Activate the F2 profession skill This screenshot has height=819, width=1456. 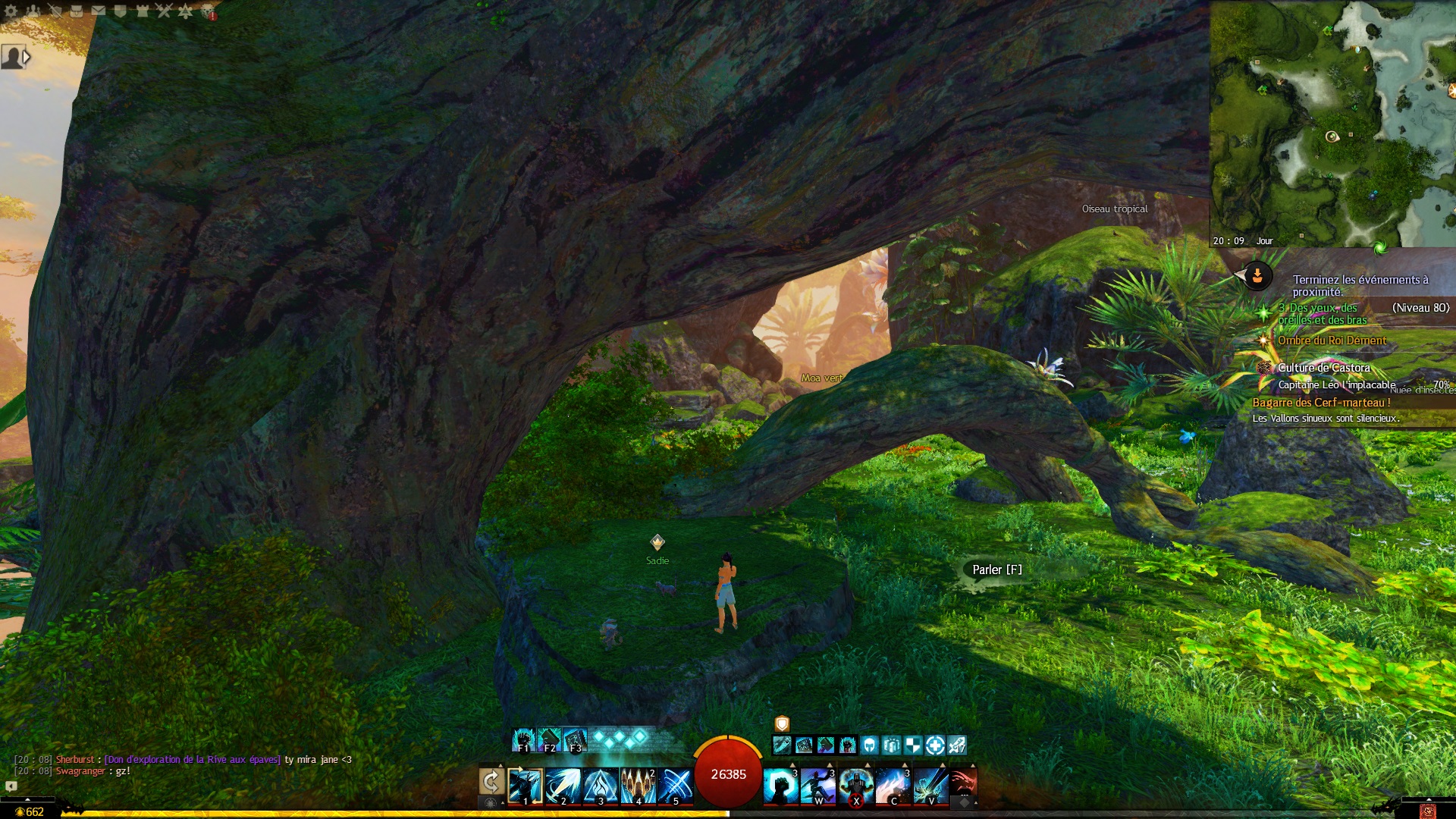[549, 739]
